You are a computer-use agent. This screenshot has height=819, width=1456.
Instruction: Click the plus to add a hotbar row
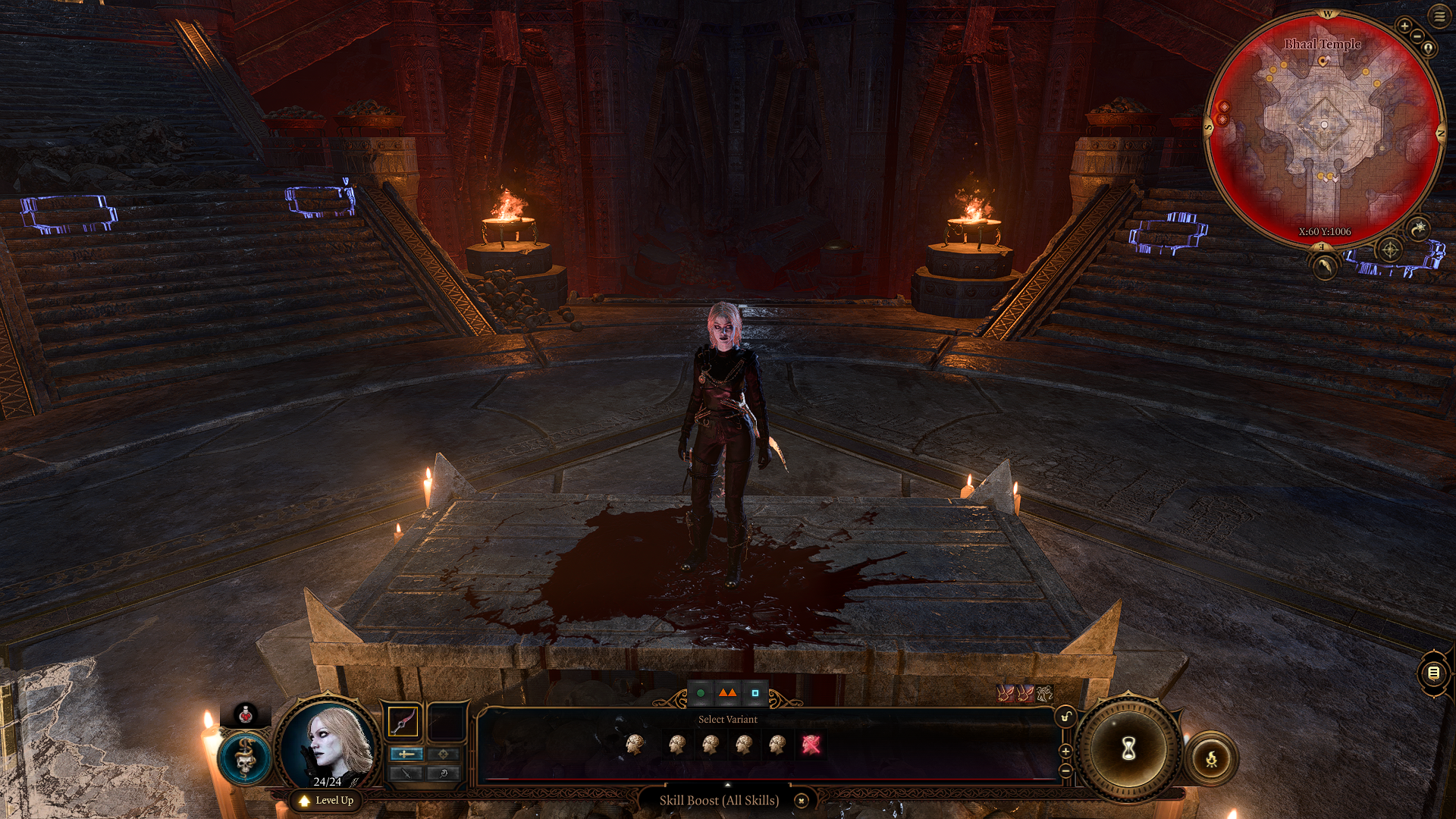click(1065, 751)
